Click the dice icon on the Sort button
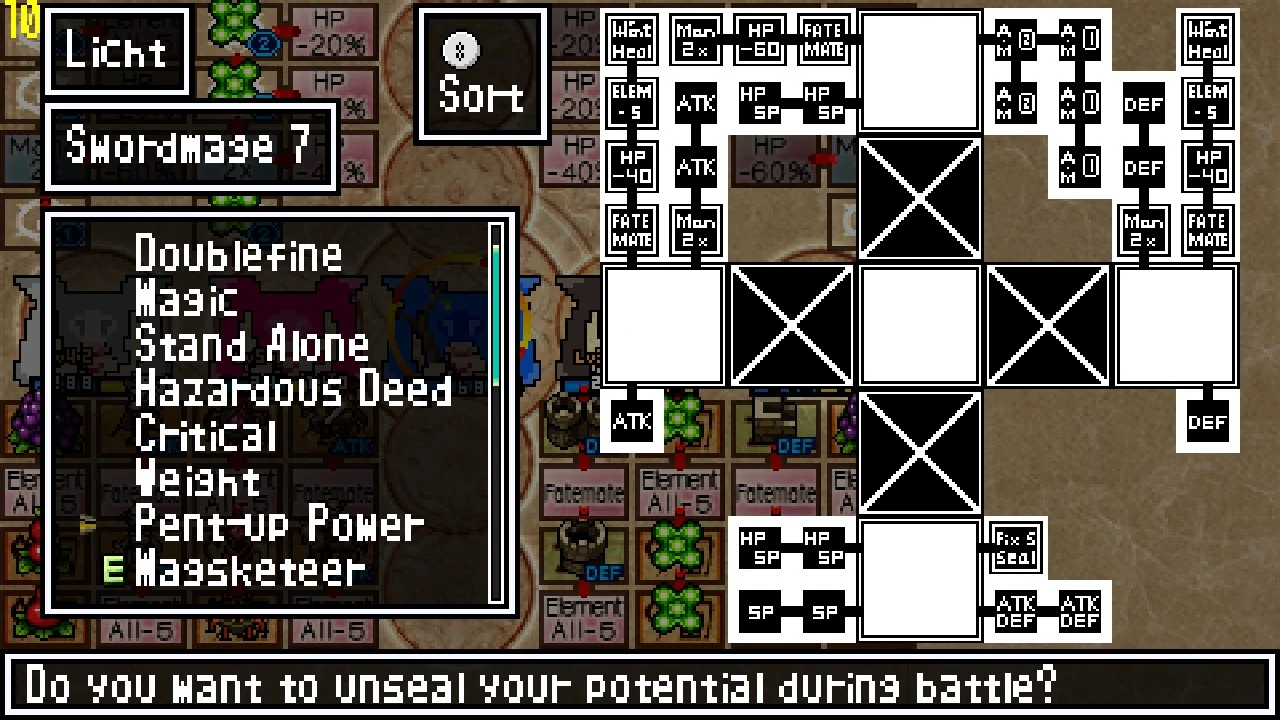This screenshot has height=720, width=1280. (x=459, y=50)
